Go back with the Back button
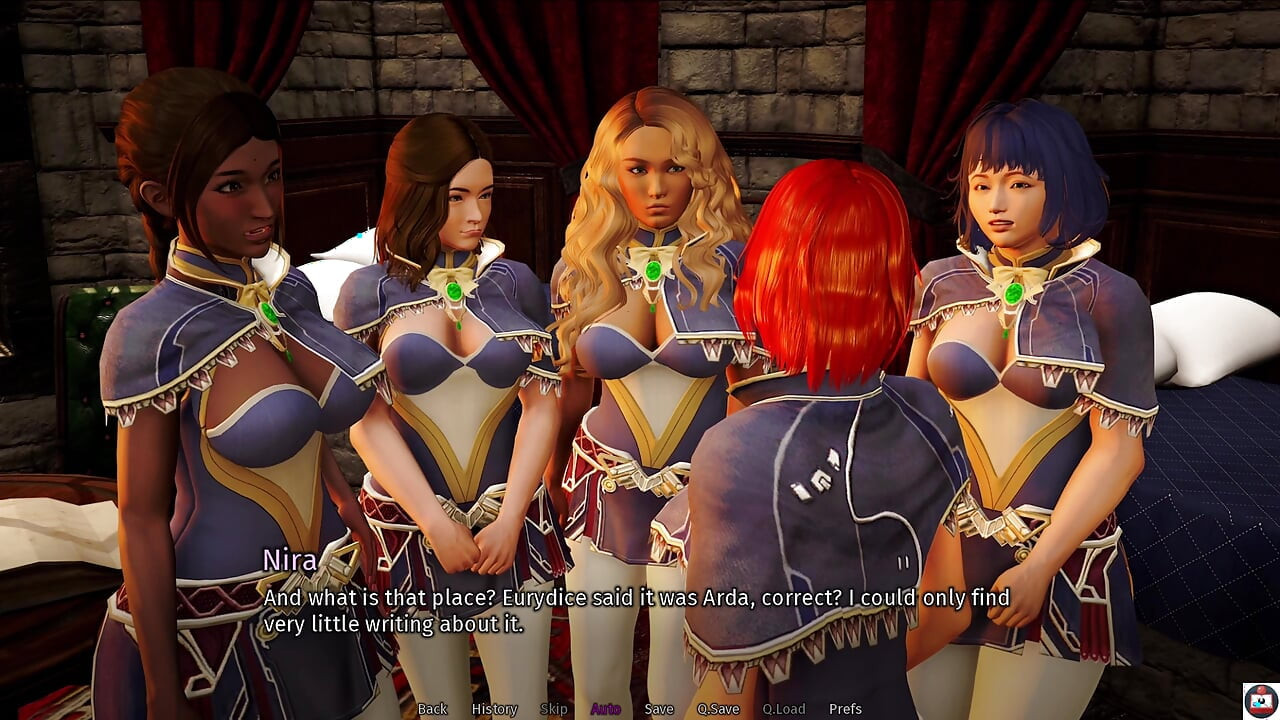This screenshot has width=1280, height=720. [x=432, y=709]
